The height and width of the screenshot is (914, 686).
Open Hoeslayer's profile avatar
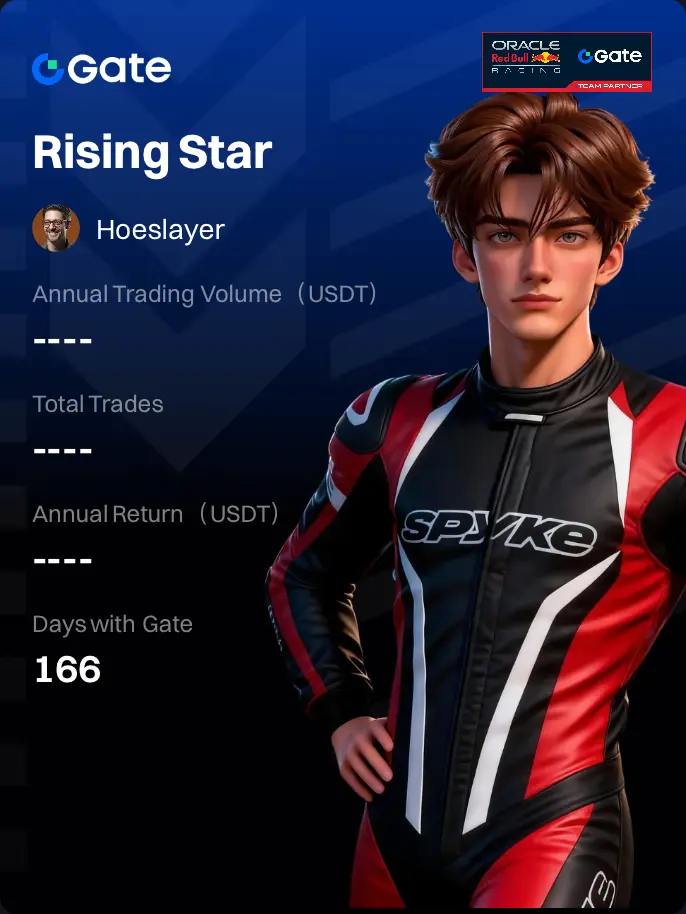tap(56, 229)
